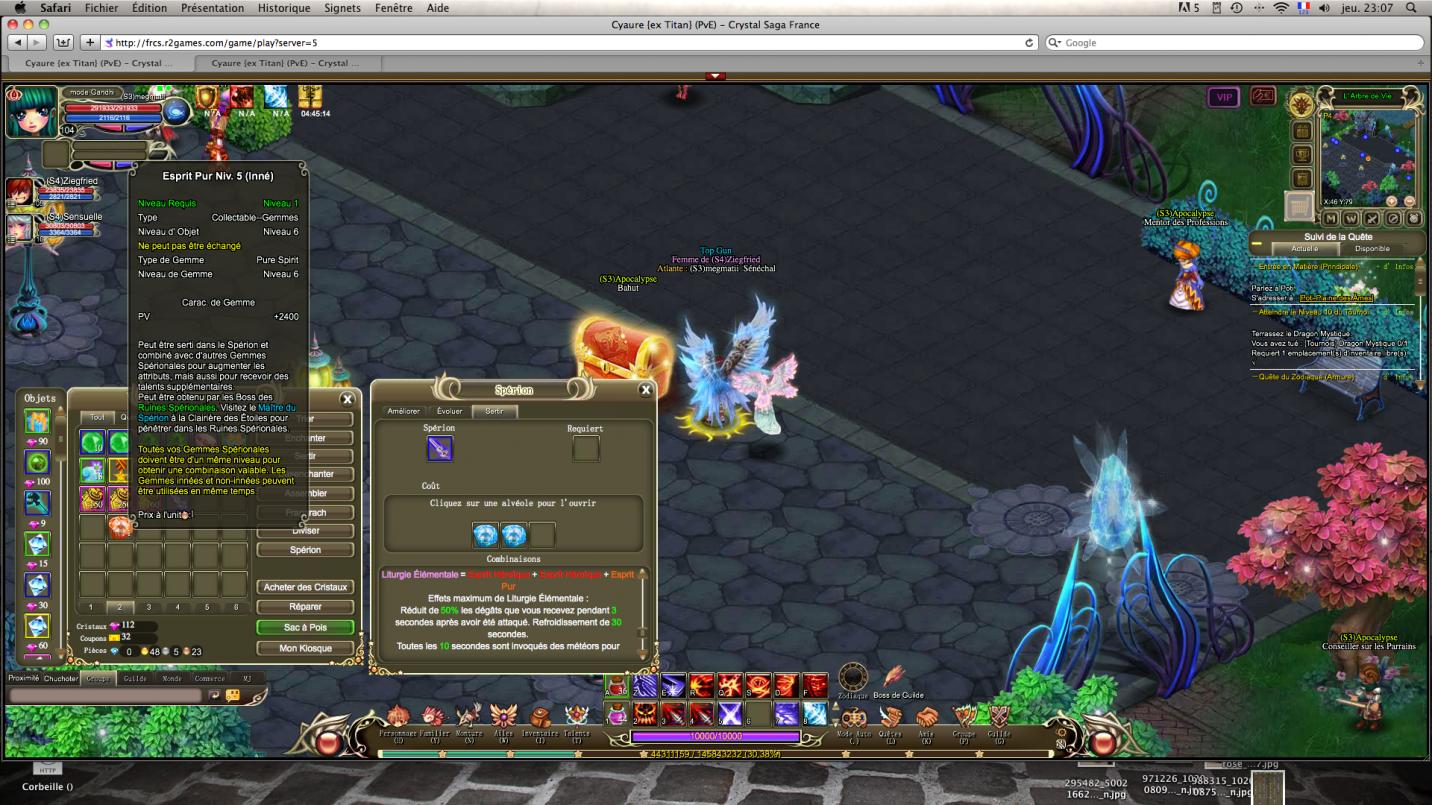Open the Personnage character menu
The image size is (1432, 805).
398,719
